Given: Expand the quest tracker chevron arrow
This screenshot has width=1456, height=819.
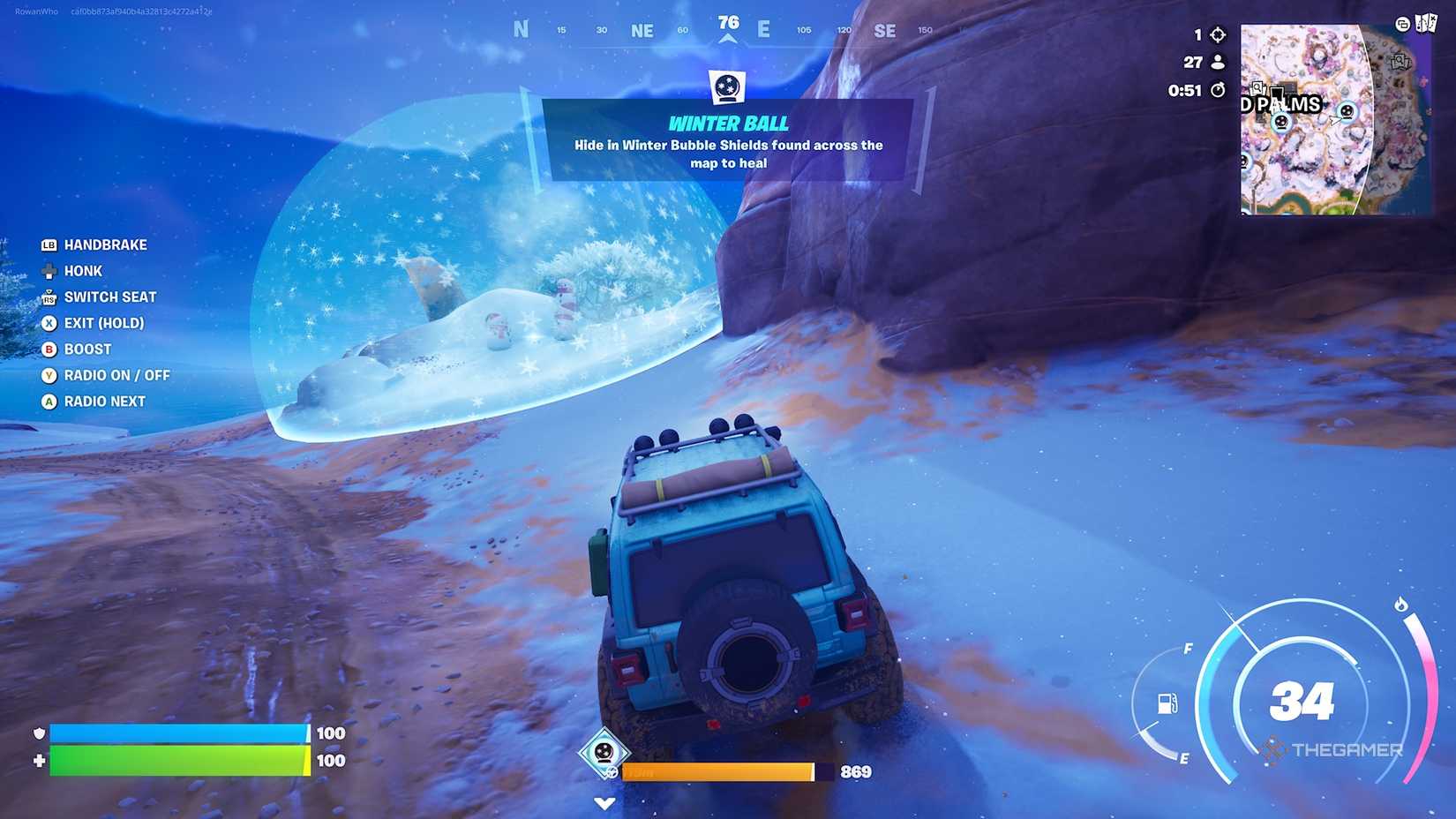Looking at the screenshot, I should (604, 803).
